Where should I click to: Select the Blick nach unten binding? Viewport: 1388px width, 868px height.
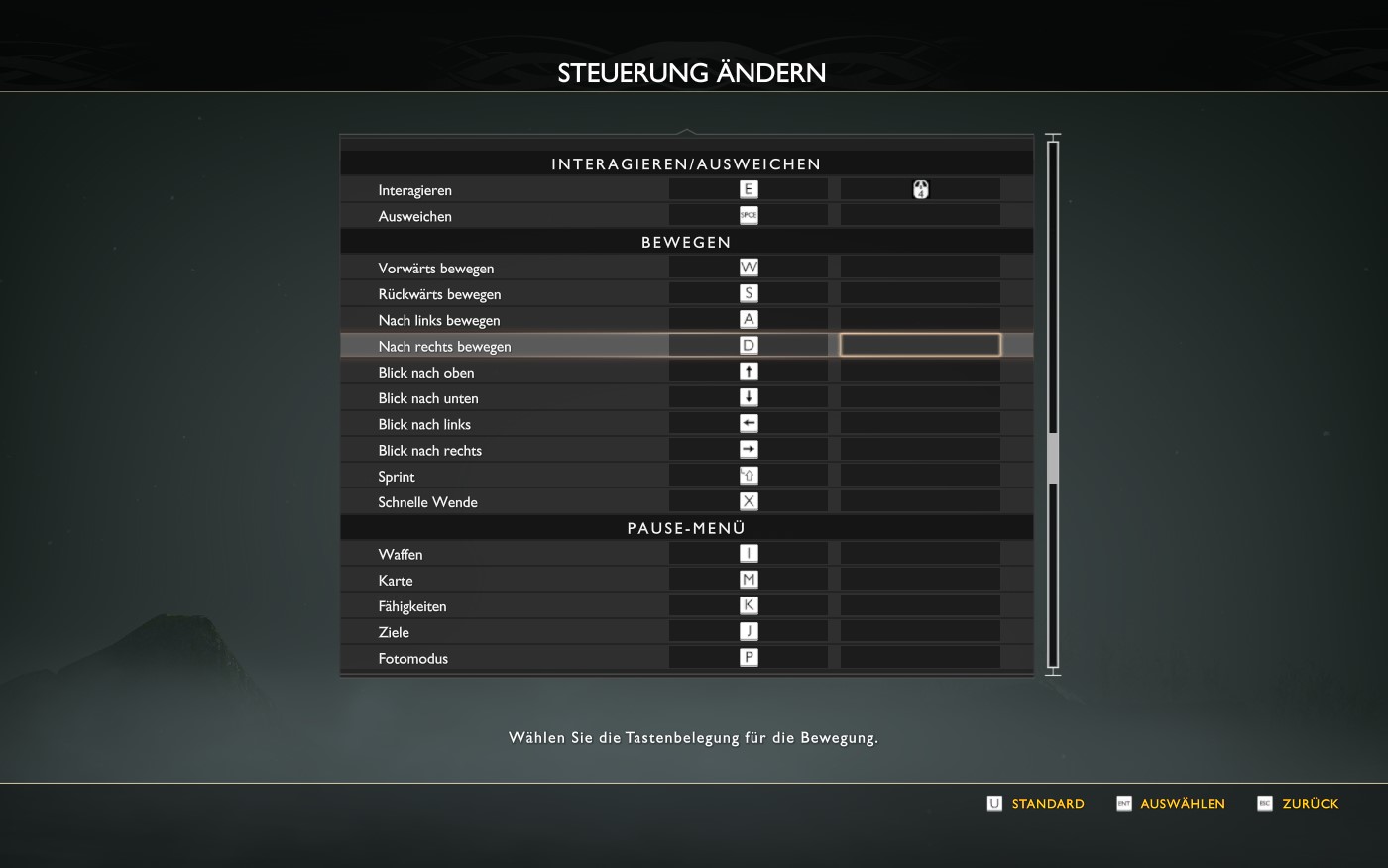pos(428,398)
